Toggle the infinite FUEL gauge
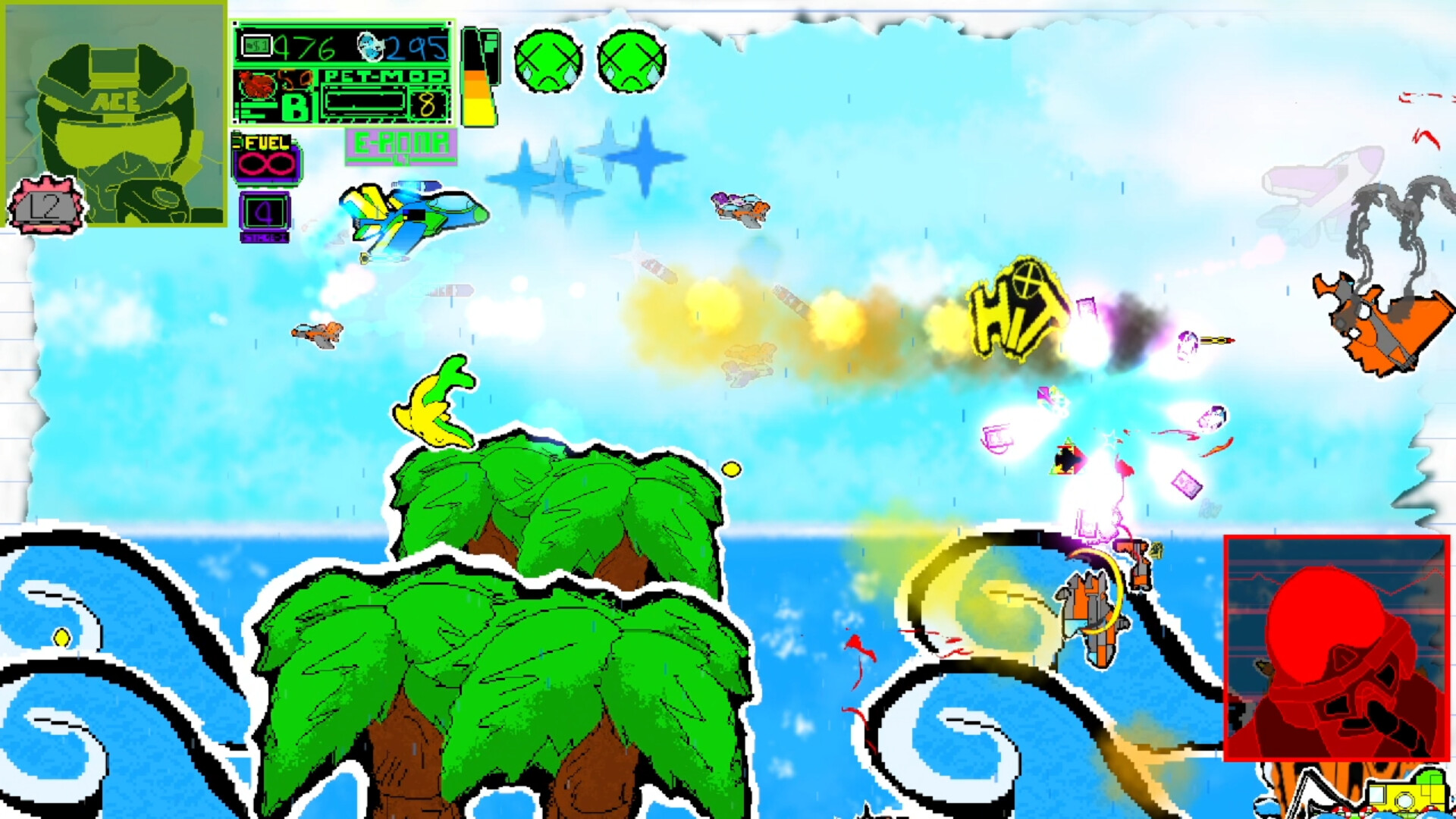 click(265, 163)
